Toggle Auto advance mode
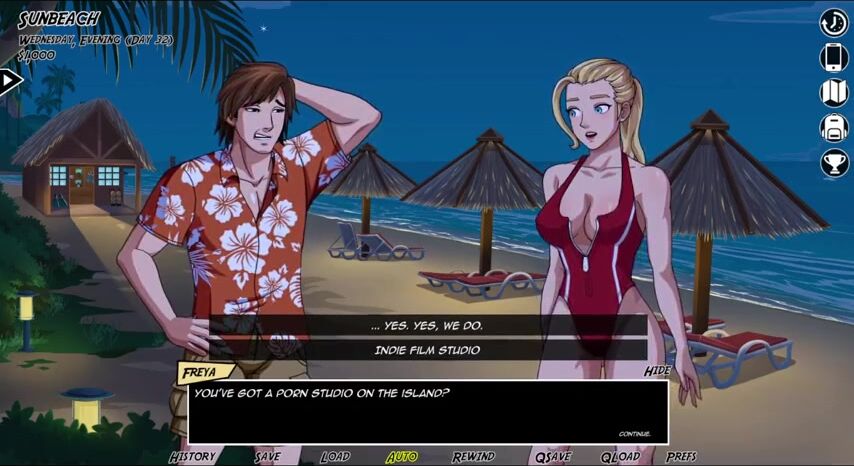 [x=402, y=456]
